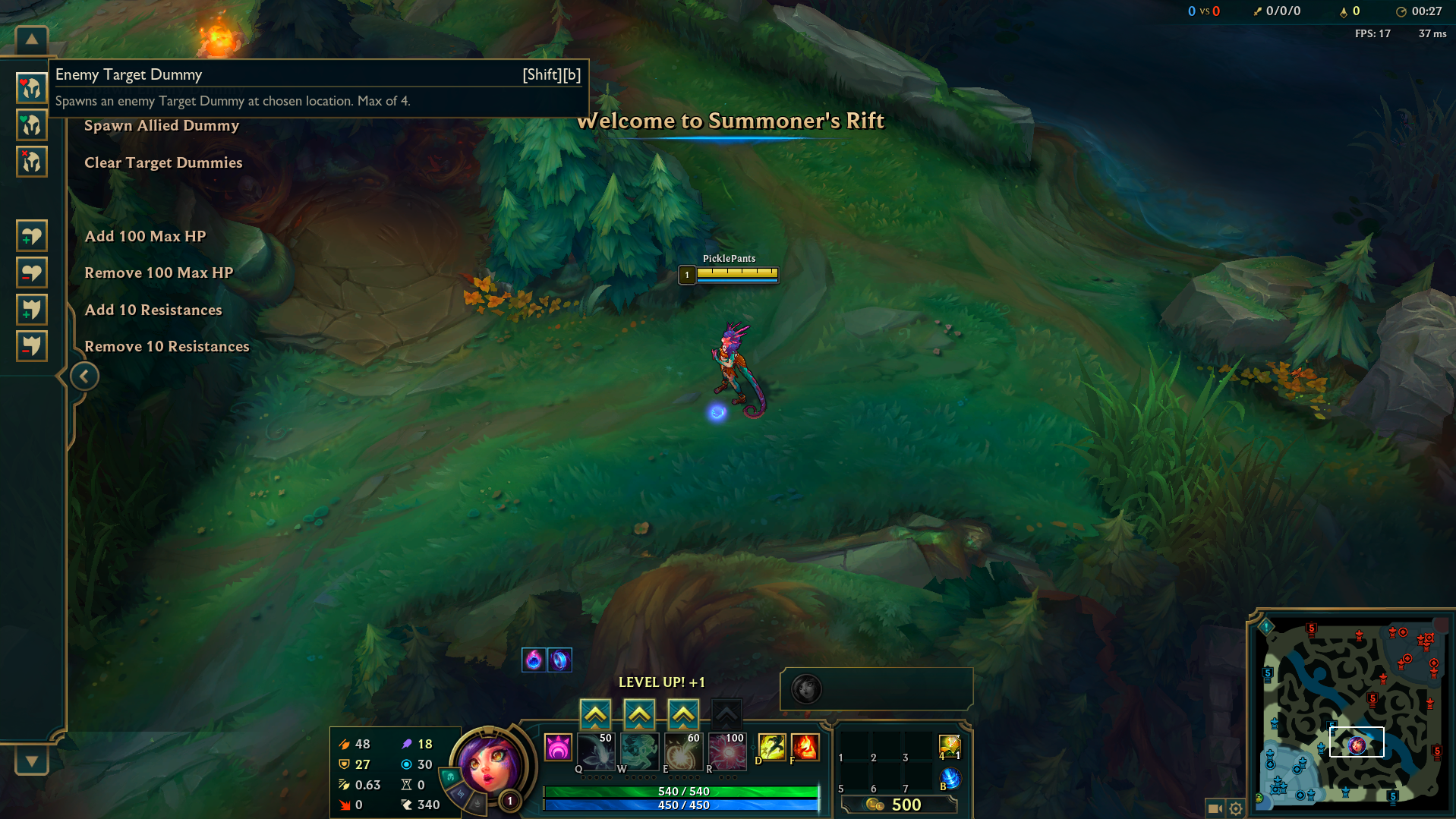This screenshot has width=1456, height=819.
Task: Click the green health bar
Action: tap(679, 791)
